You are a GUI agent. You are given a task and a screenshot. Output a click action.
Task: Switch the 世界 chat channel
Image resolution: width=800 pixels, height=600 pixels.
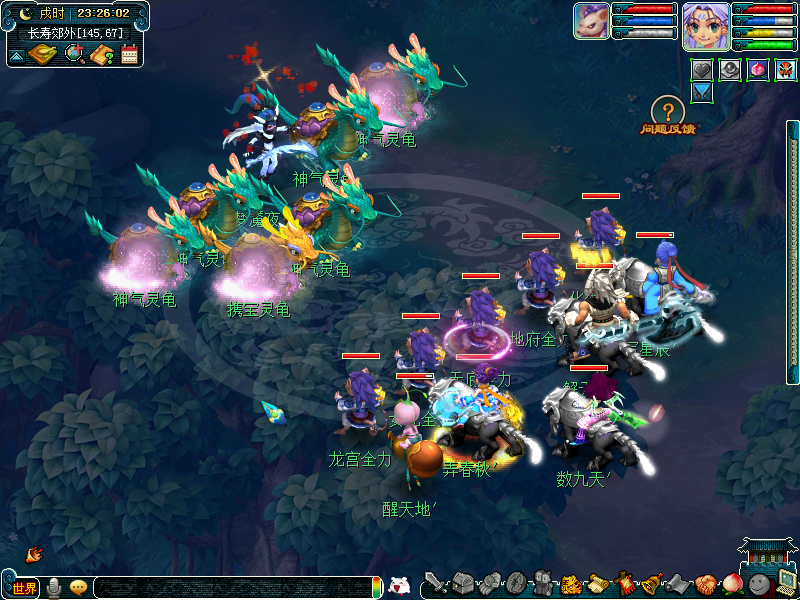[x=24, y=587]
